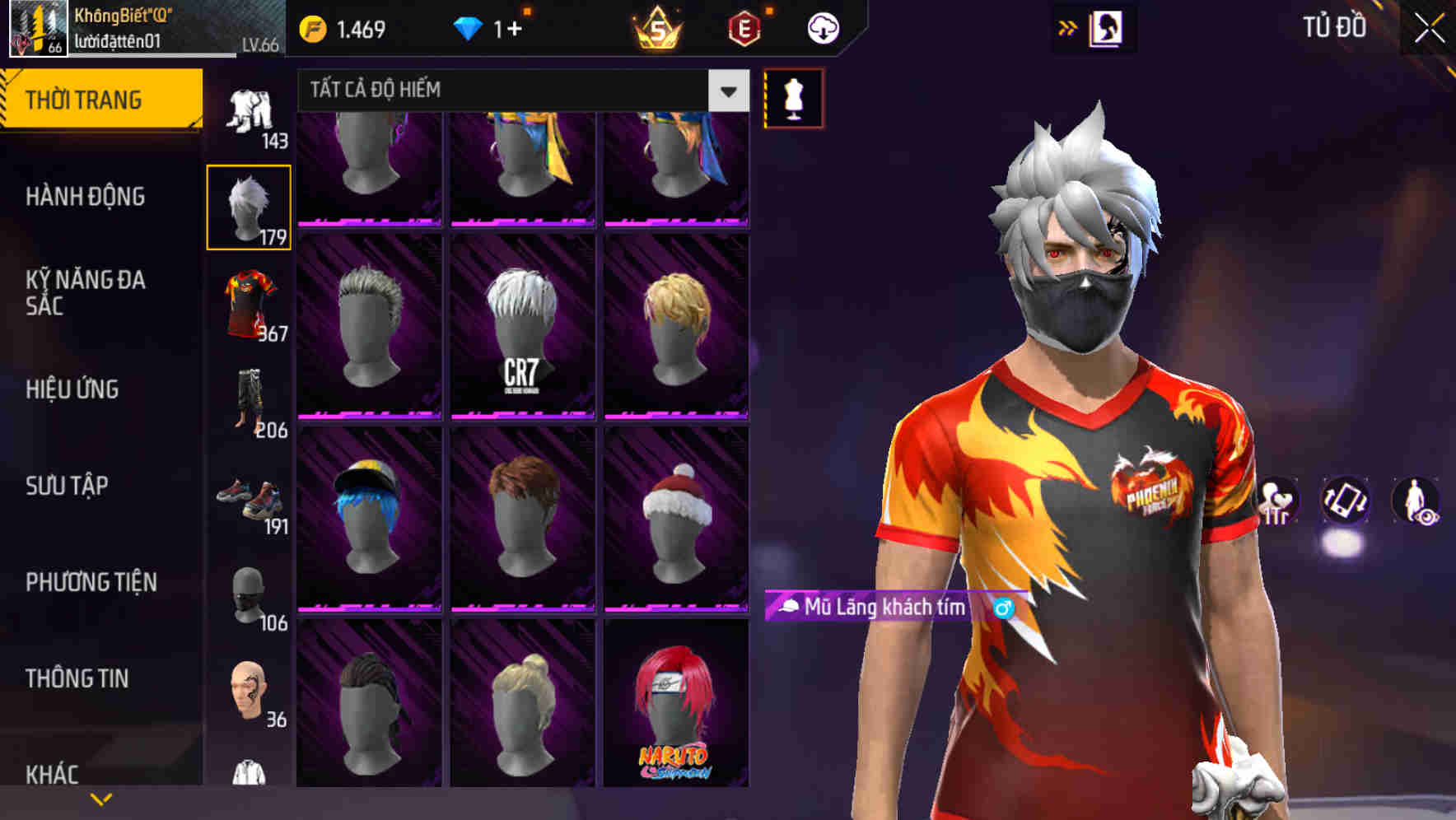Click the double-arrow expander near top bar
1456x820 pixels.
[x=1067, y=27]
